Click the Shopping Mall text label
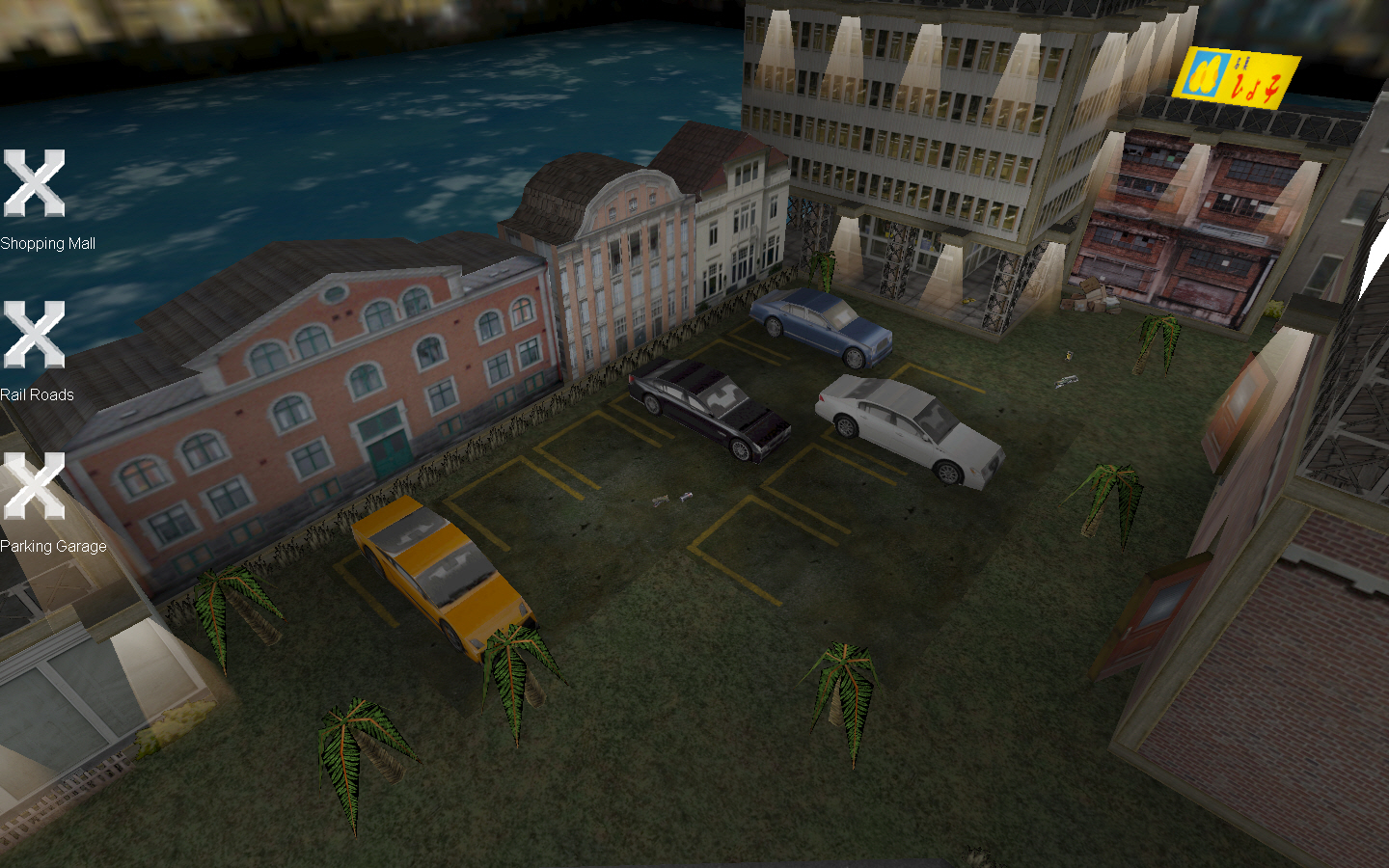 [47, 243]
